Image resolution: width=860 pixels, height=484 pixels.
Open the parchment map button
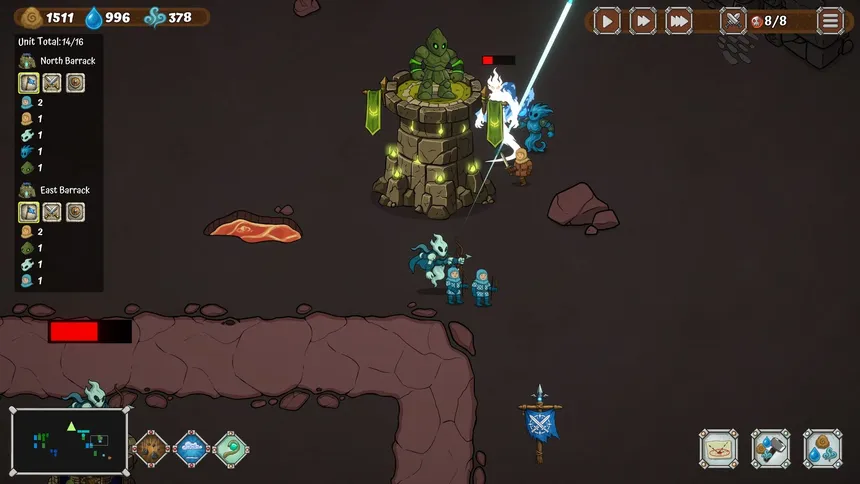[718, 449]
